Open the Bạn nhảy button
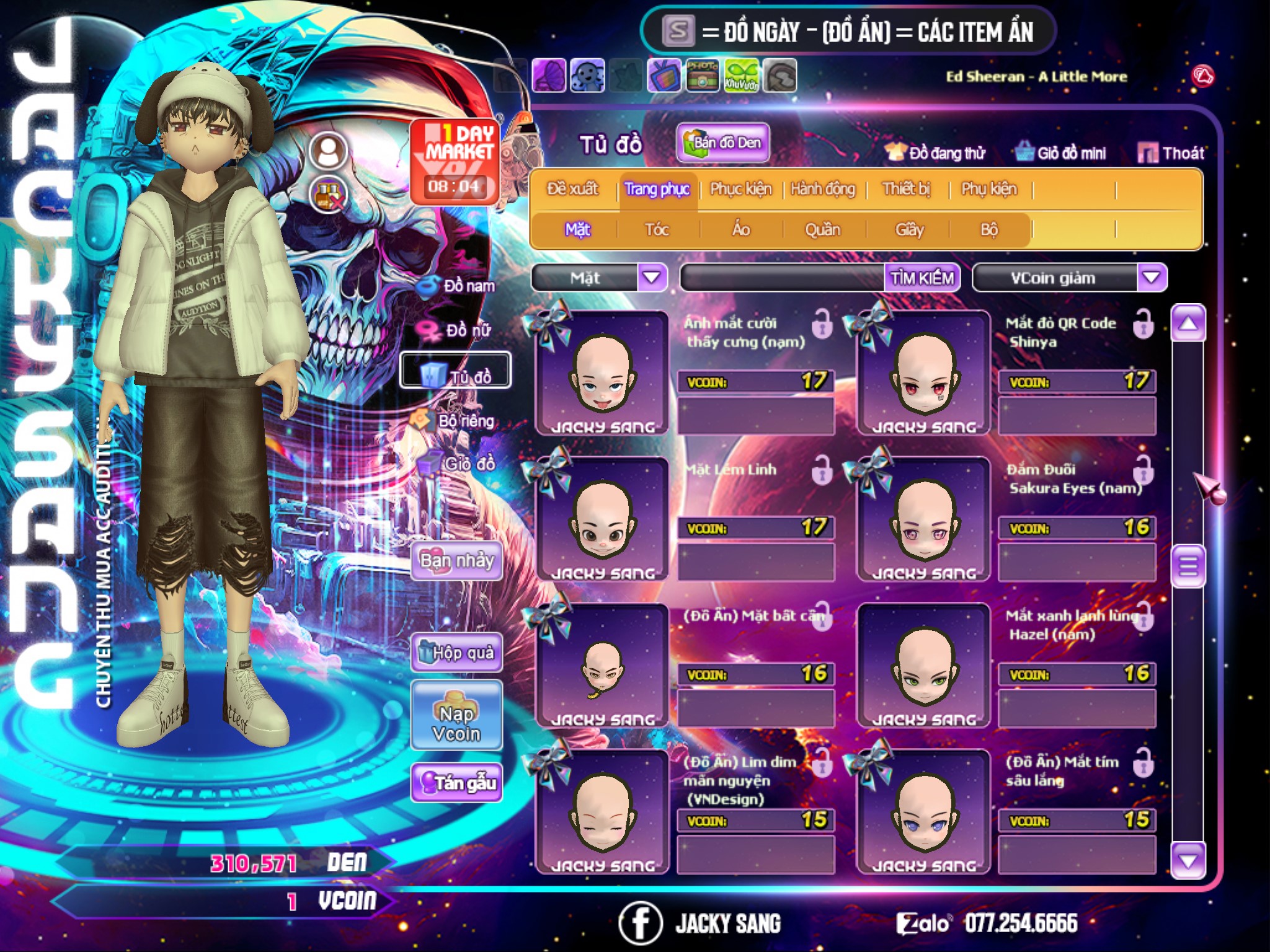This screenshot has height=952, width=1270. [457, 561]
